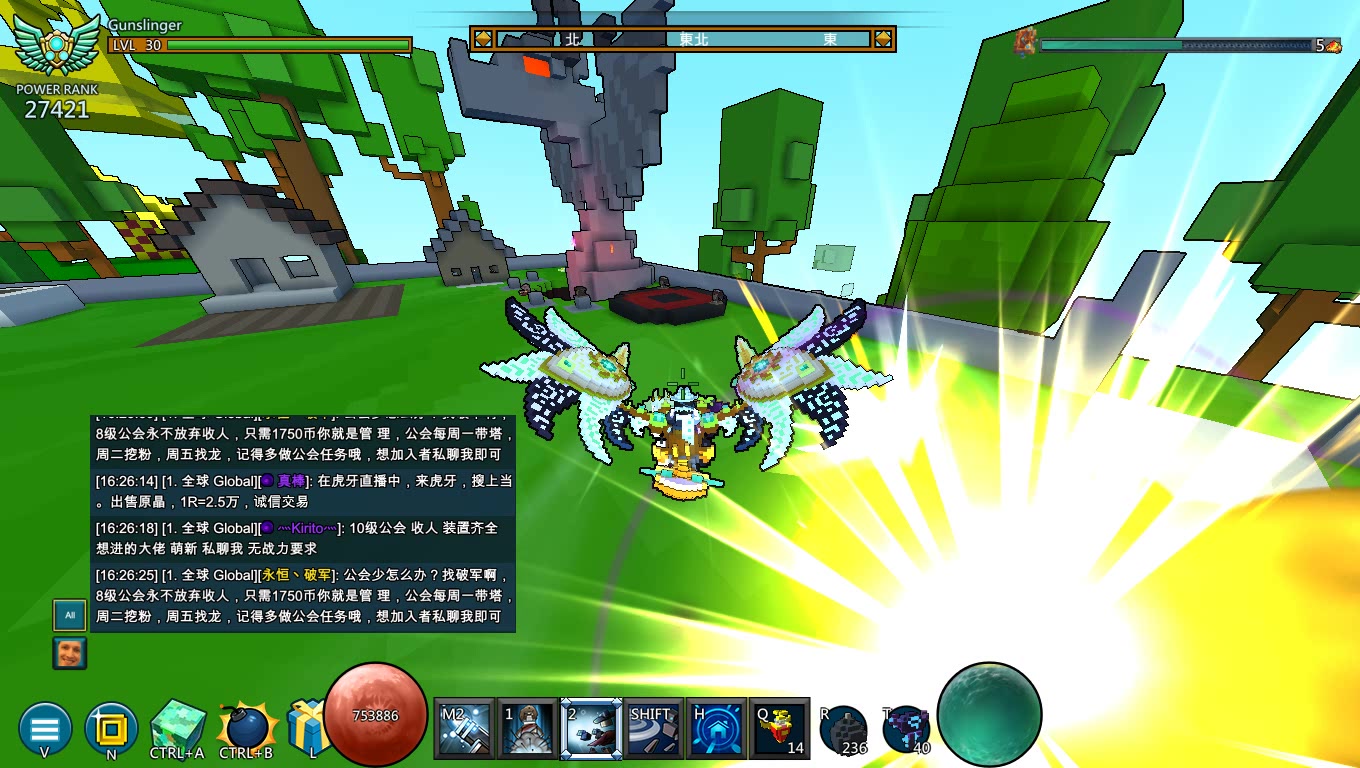Click the face portrait chat button
1360x768 pixels.
coord(70,653)
